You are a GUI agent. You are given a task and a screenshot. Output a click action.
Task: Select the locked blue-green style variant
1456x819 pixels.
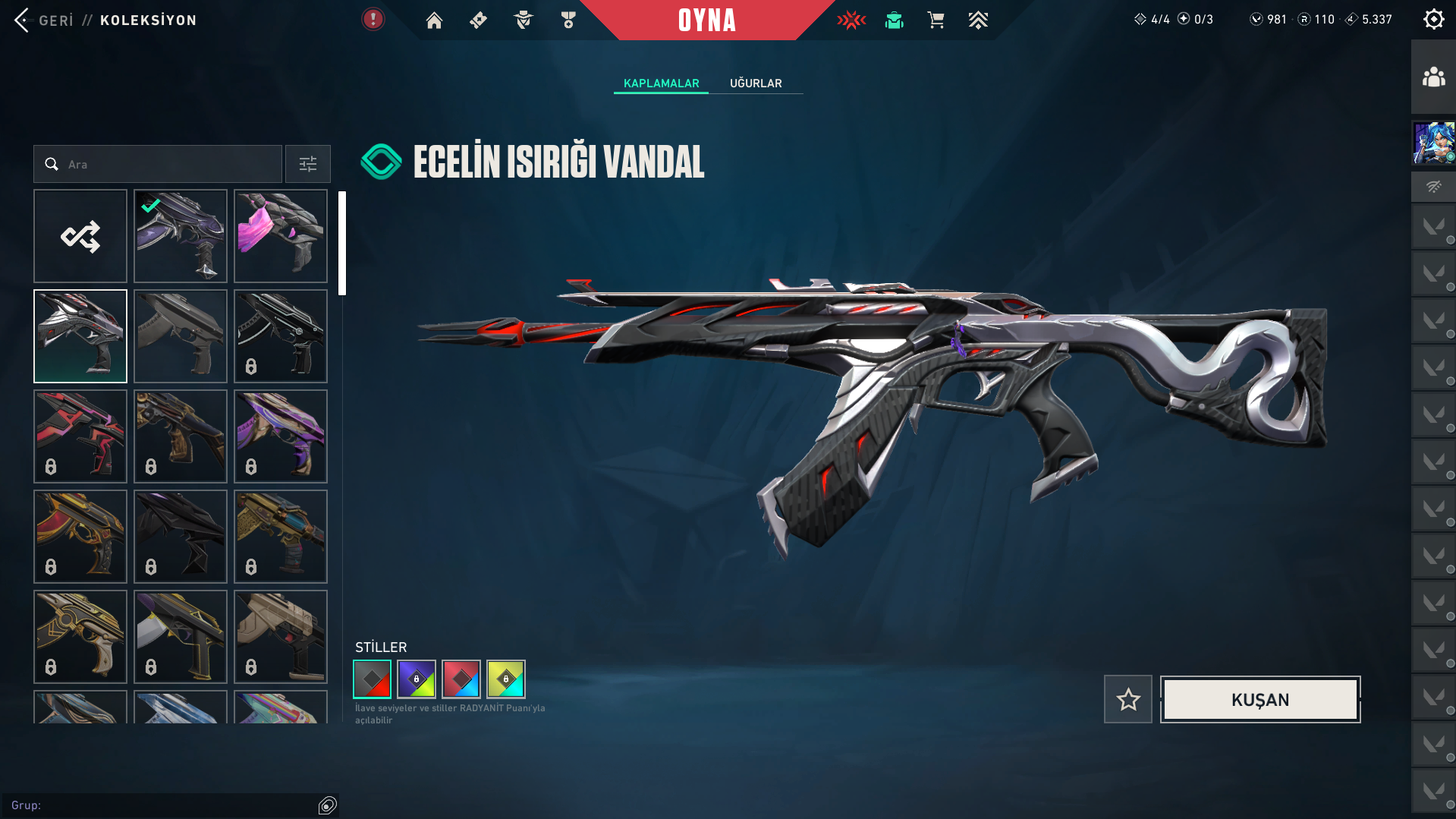(417, 679)
